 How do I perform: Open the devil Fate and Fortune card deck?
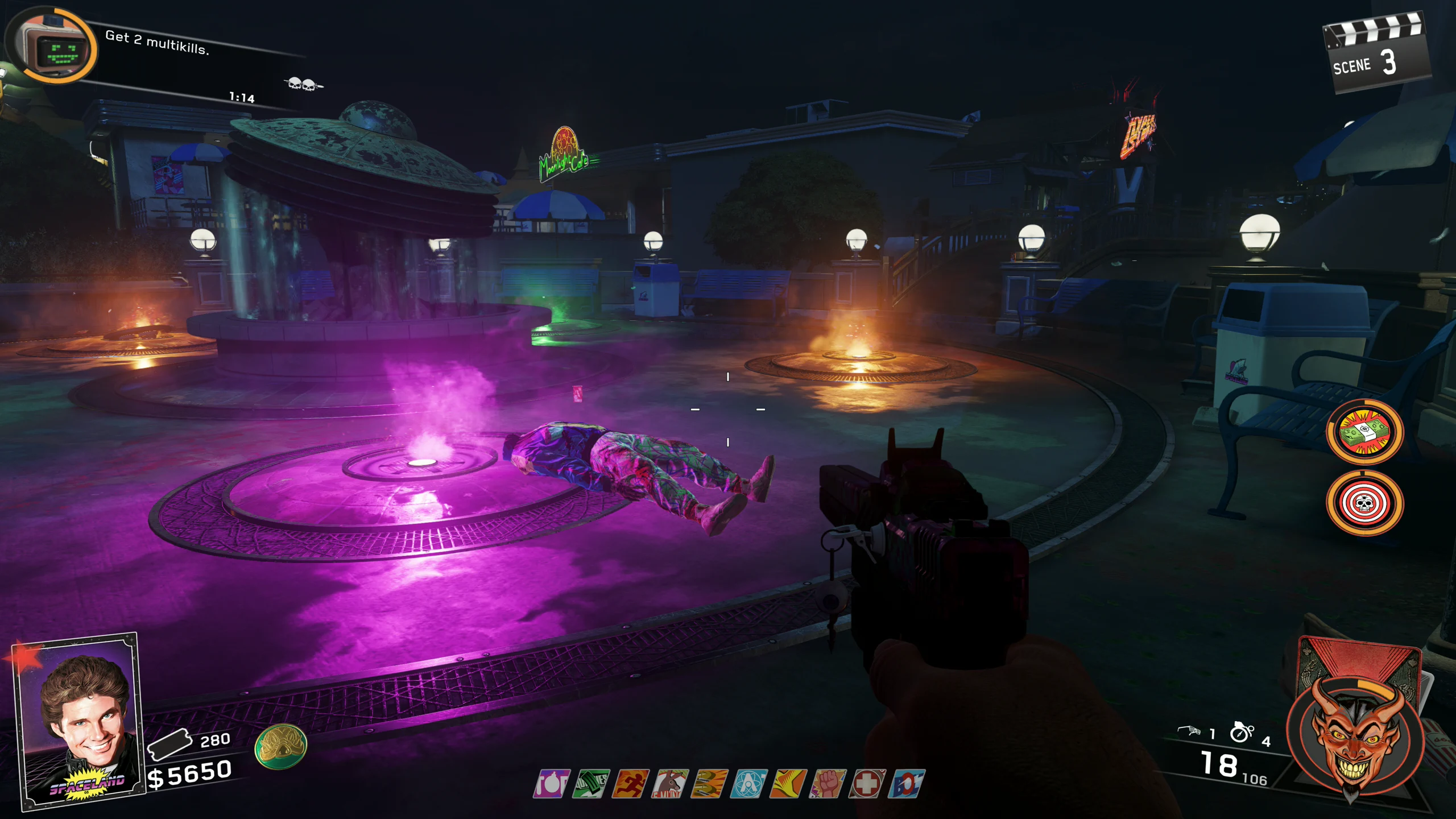pos(1356,734)
